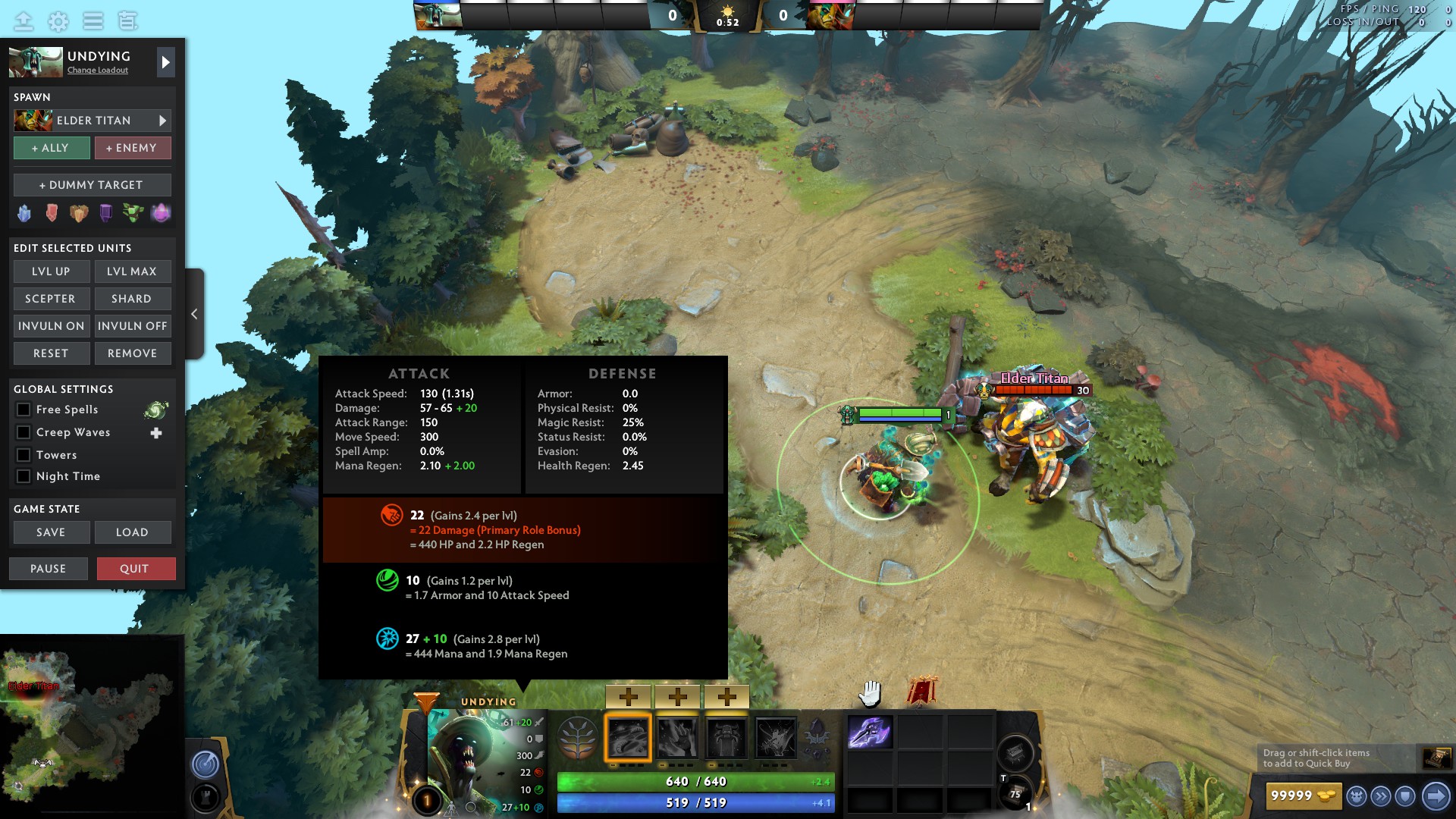Open the Change Loadout link

tap(99, 71)
